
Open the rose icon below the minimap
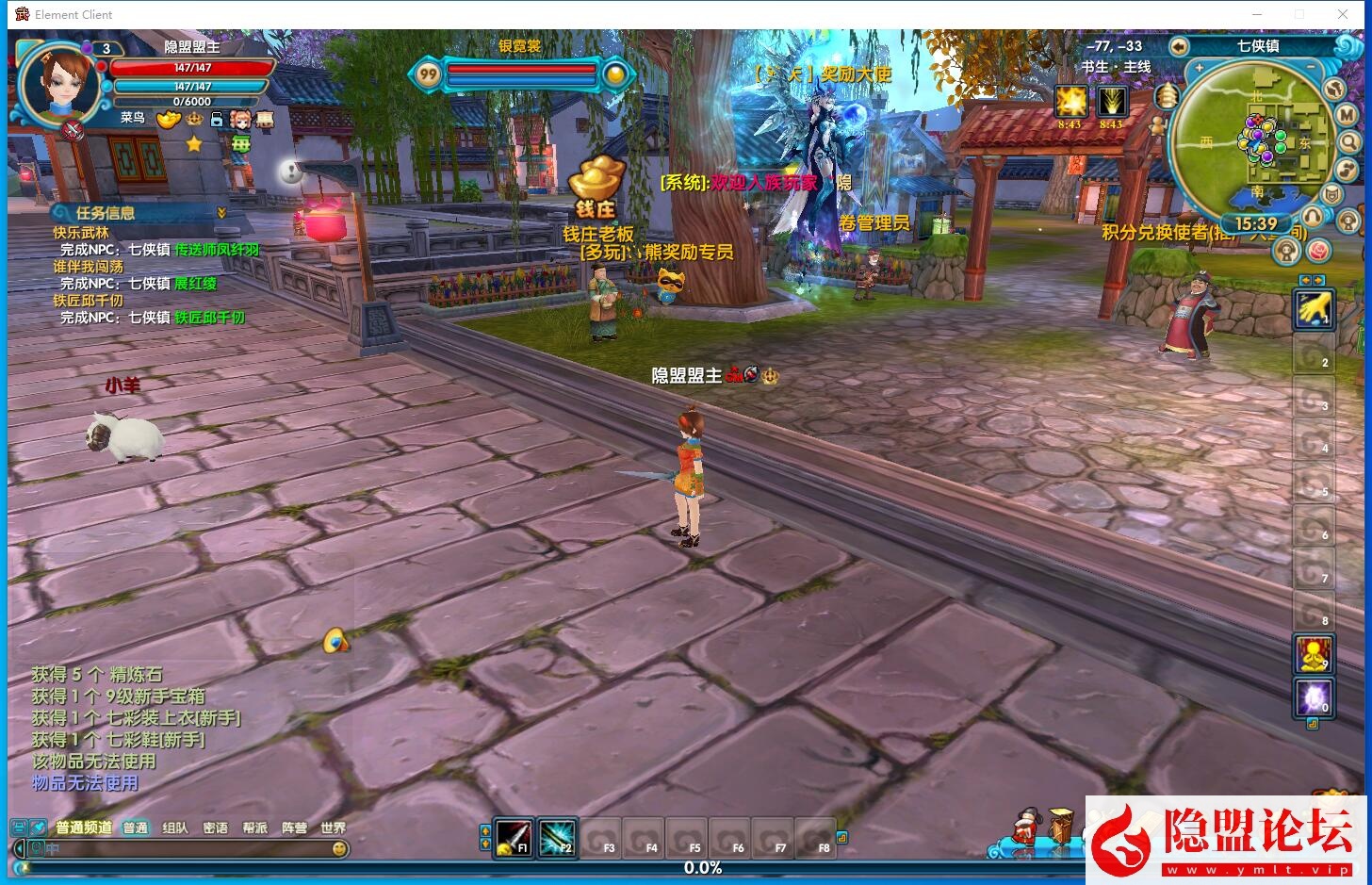click(1318, 250)
